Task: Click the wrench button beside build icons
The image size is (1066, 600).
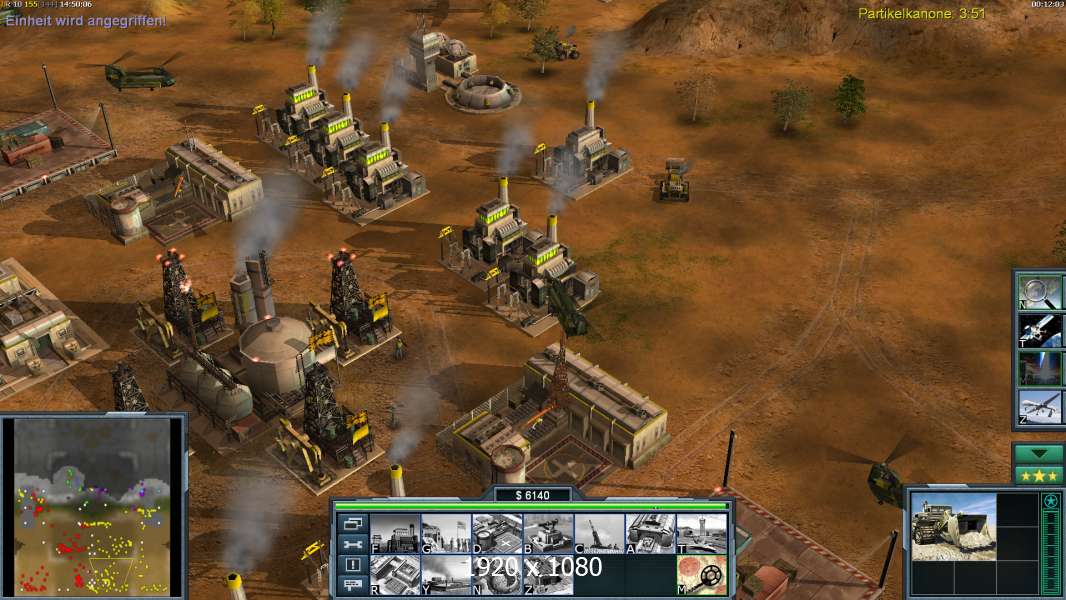Action: click(x=352, y=544)
